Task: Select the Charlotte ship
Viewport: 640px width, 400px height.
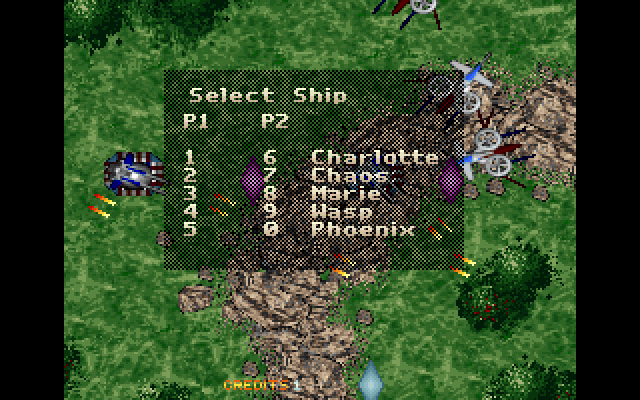Action: 374,157
